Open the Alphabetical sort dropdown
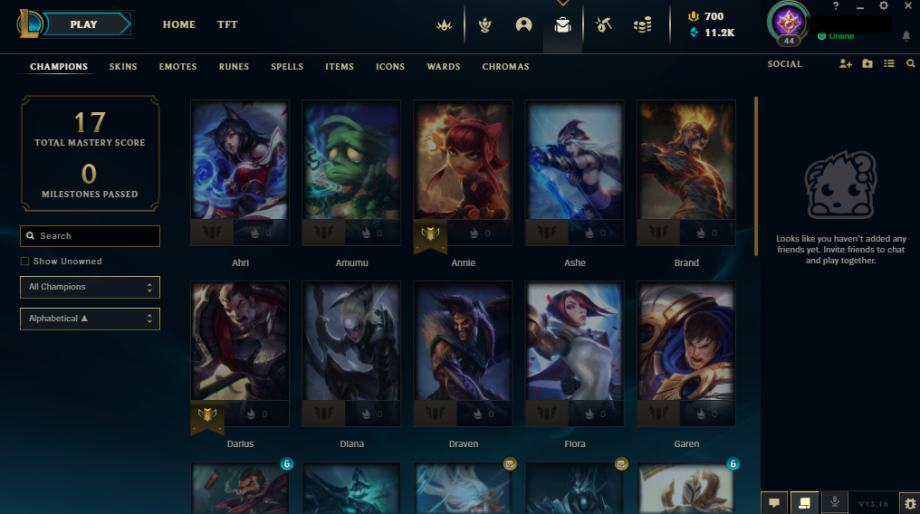920x514 pixels. (x=90, y=319)
